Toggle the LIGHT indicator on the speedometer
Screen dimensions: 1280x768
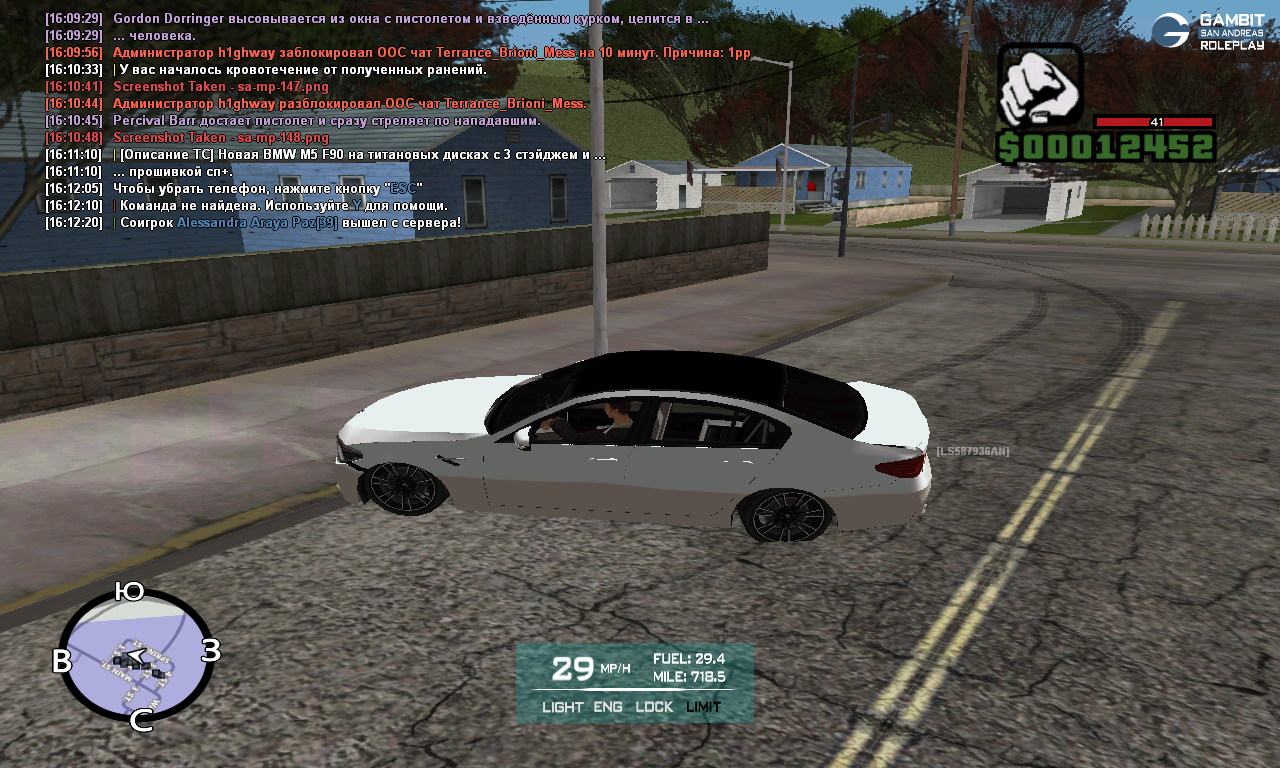coord(562,707)
